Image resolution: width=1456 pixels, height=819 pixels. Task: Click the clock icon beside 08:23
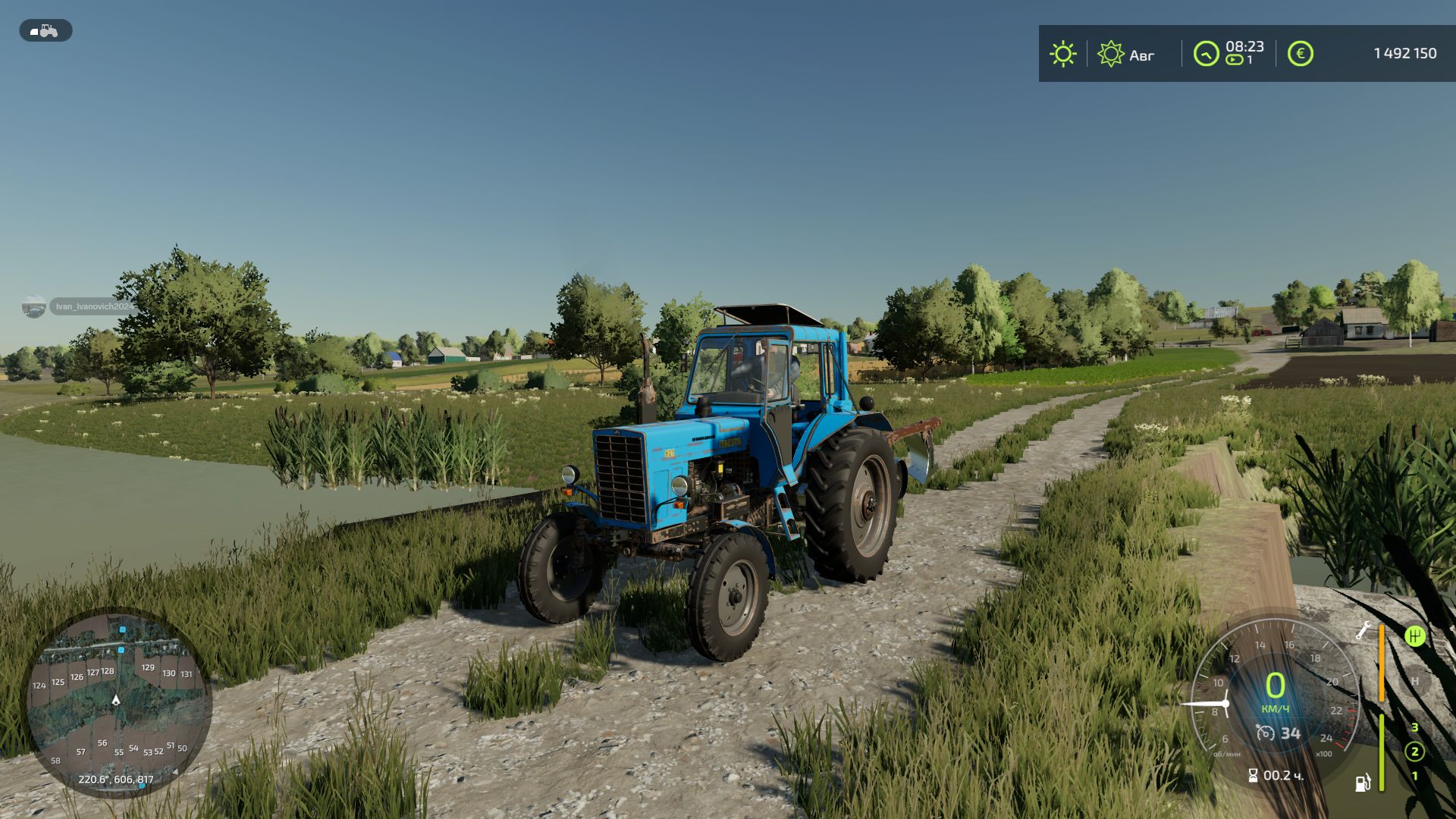pyautogui.click(x=1205, y=54)
